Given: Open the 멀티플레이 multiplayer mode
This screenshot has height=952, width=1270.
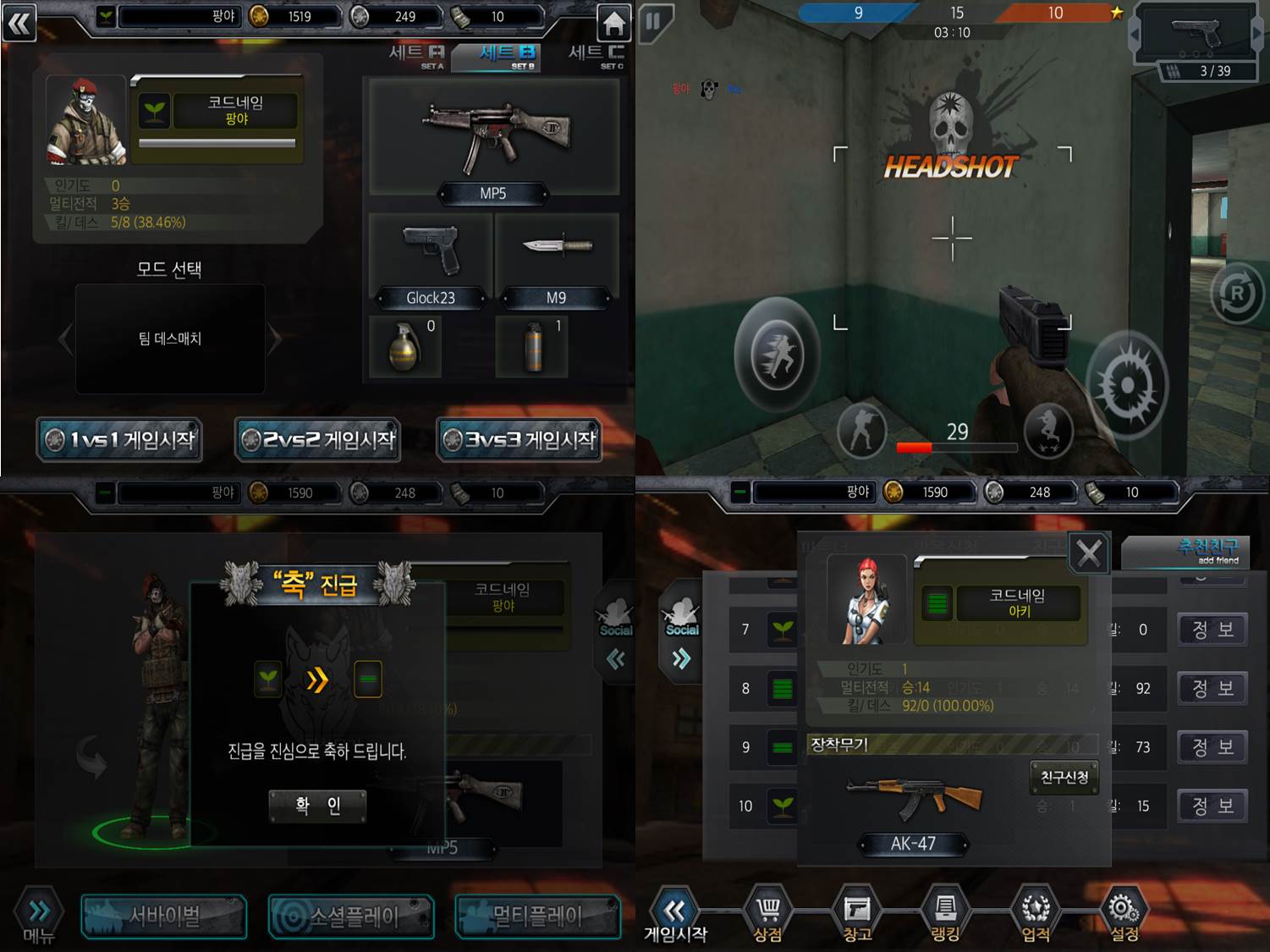Looking at the screenshot, I should (538, 916).
